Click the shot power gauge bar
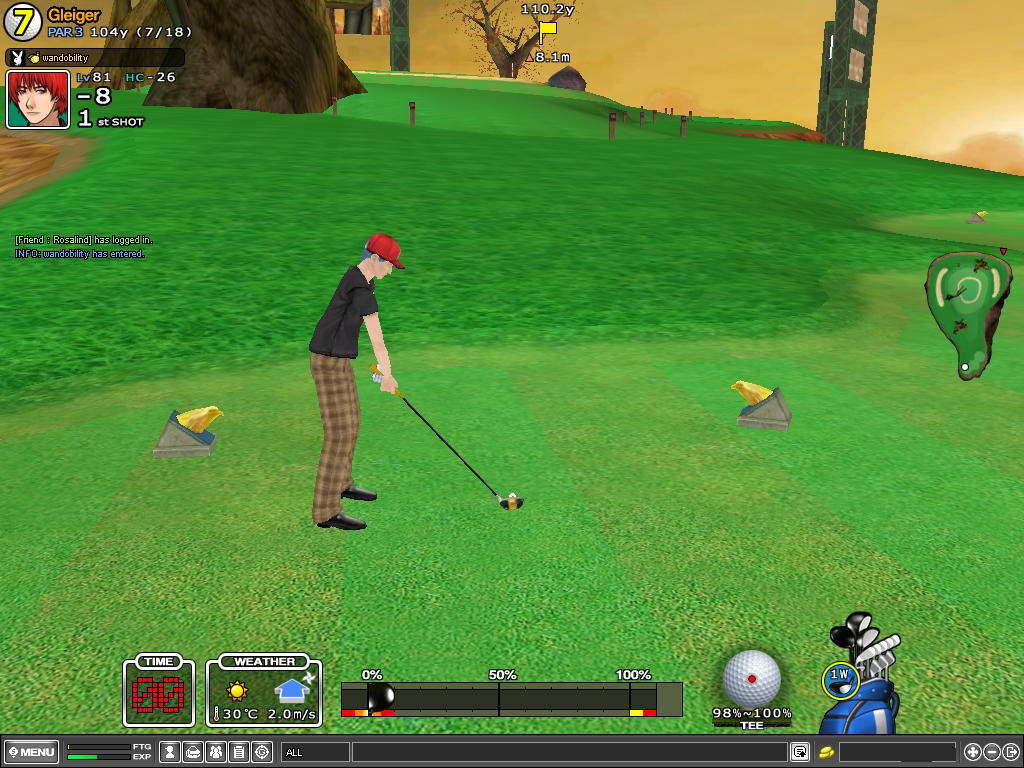This screenshot has height=768, width=1024. tap(511, 698)
